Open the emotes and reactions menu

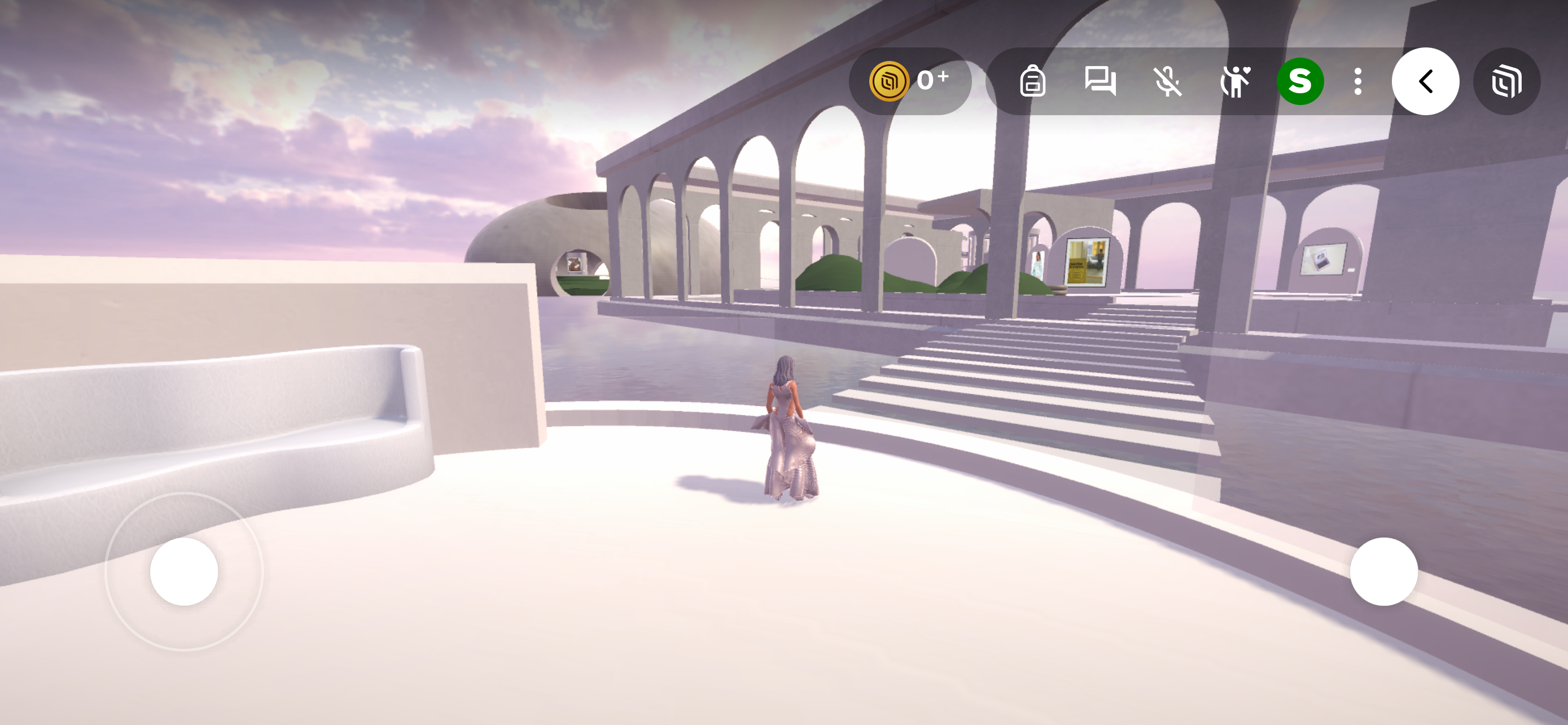[1234, 81]
